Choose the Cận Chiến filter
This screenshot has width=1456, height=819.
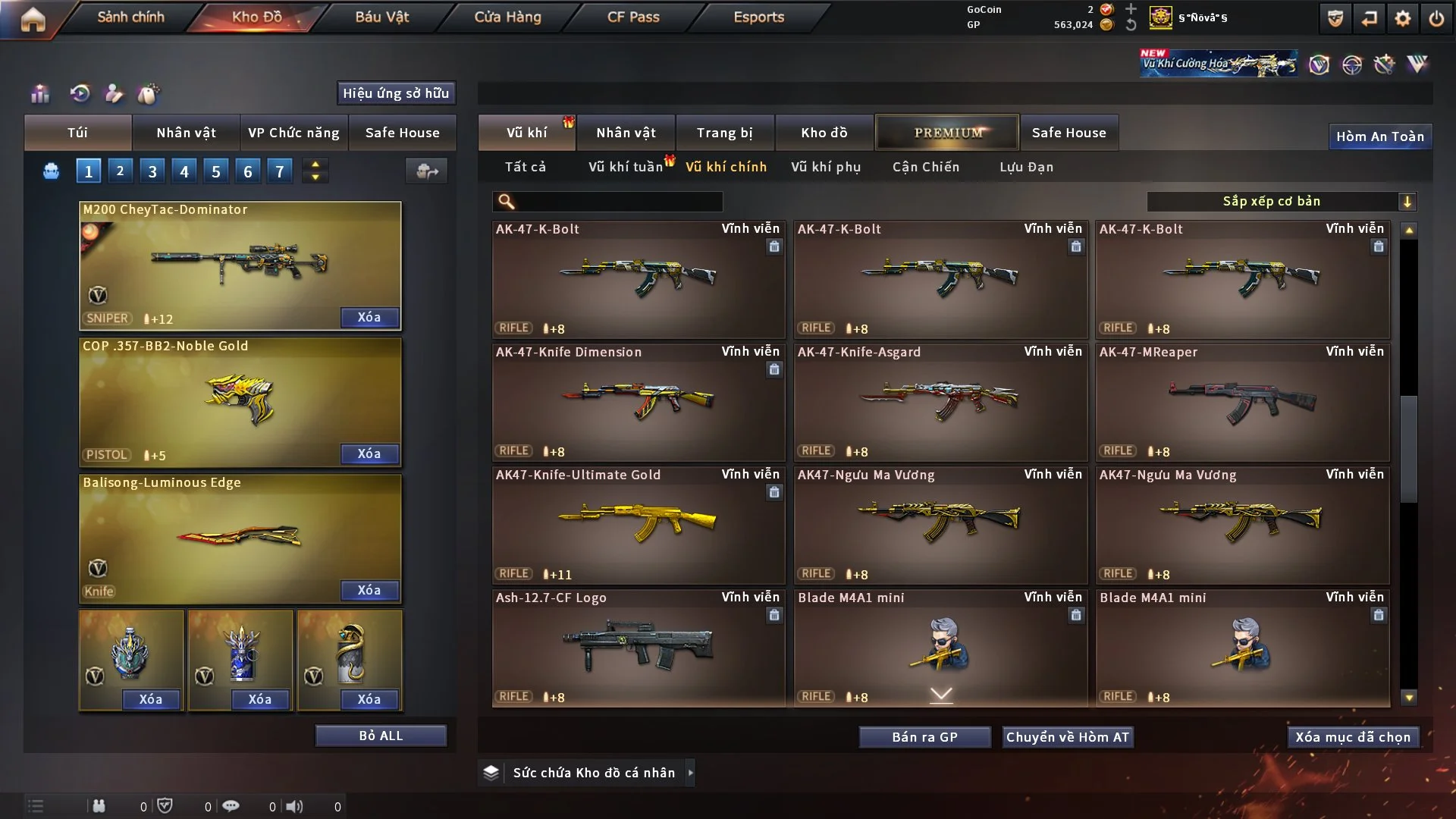pos(926,167)
